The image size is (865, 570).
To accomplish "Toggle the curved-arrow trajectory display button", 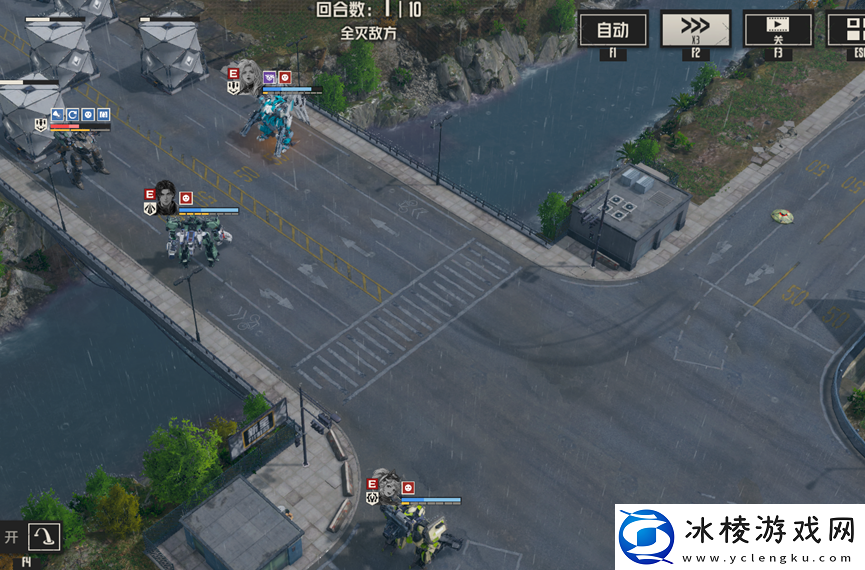I will pos(44,537).
